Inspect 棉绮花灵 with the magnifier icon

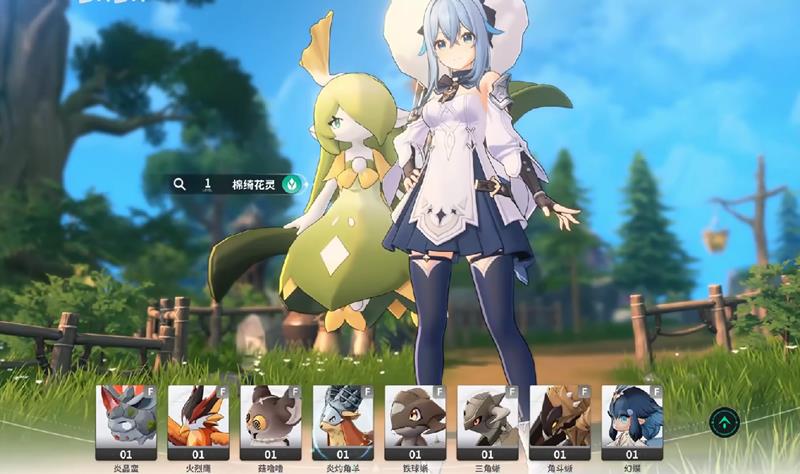coord(180,184)
